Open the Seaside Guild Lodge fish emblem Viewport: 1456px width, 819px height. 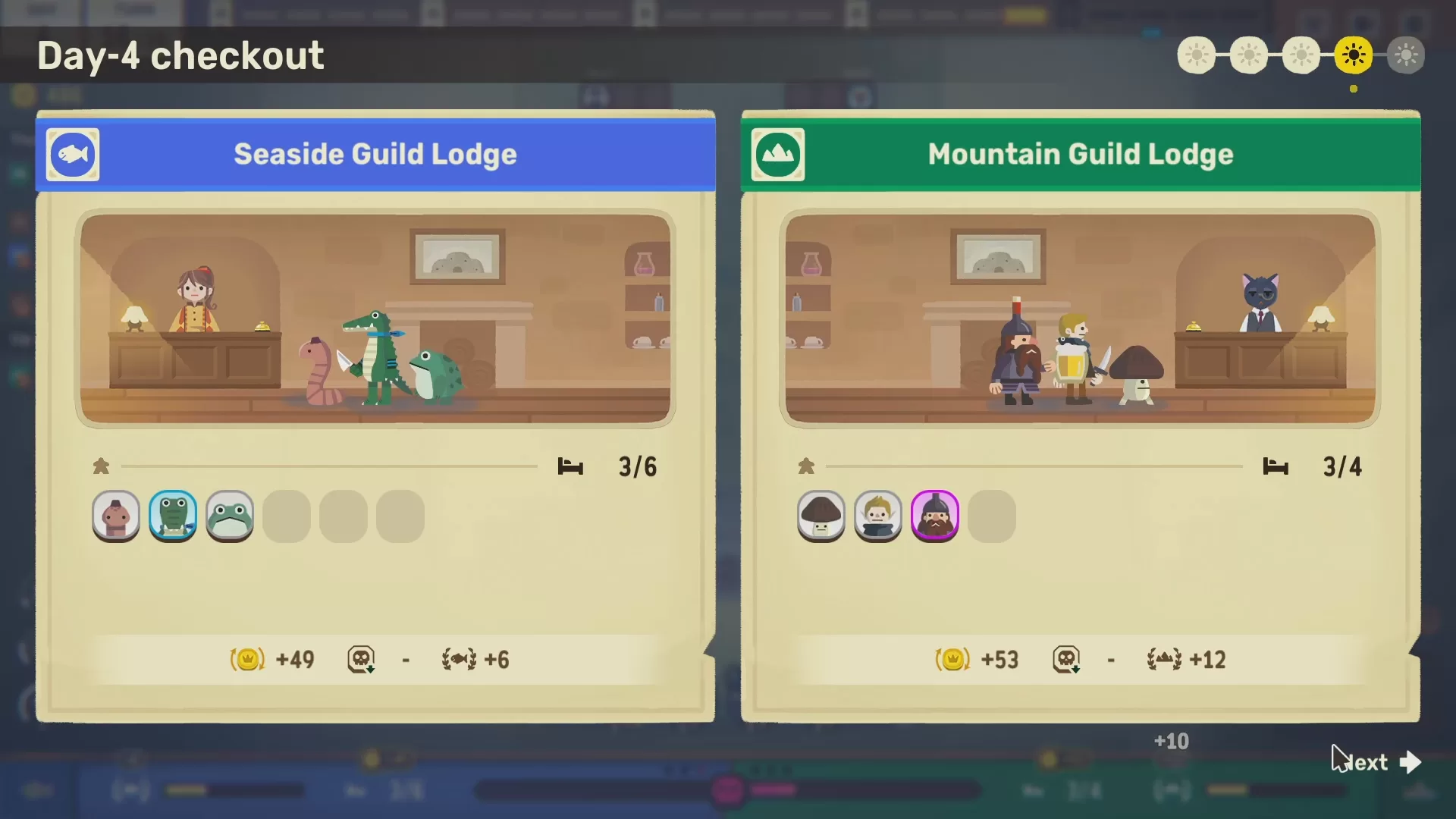[73, 155]
